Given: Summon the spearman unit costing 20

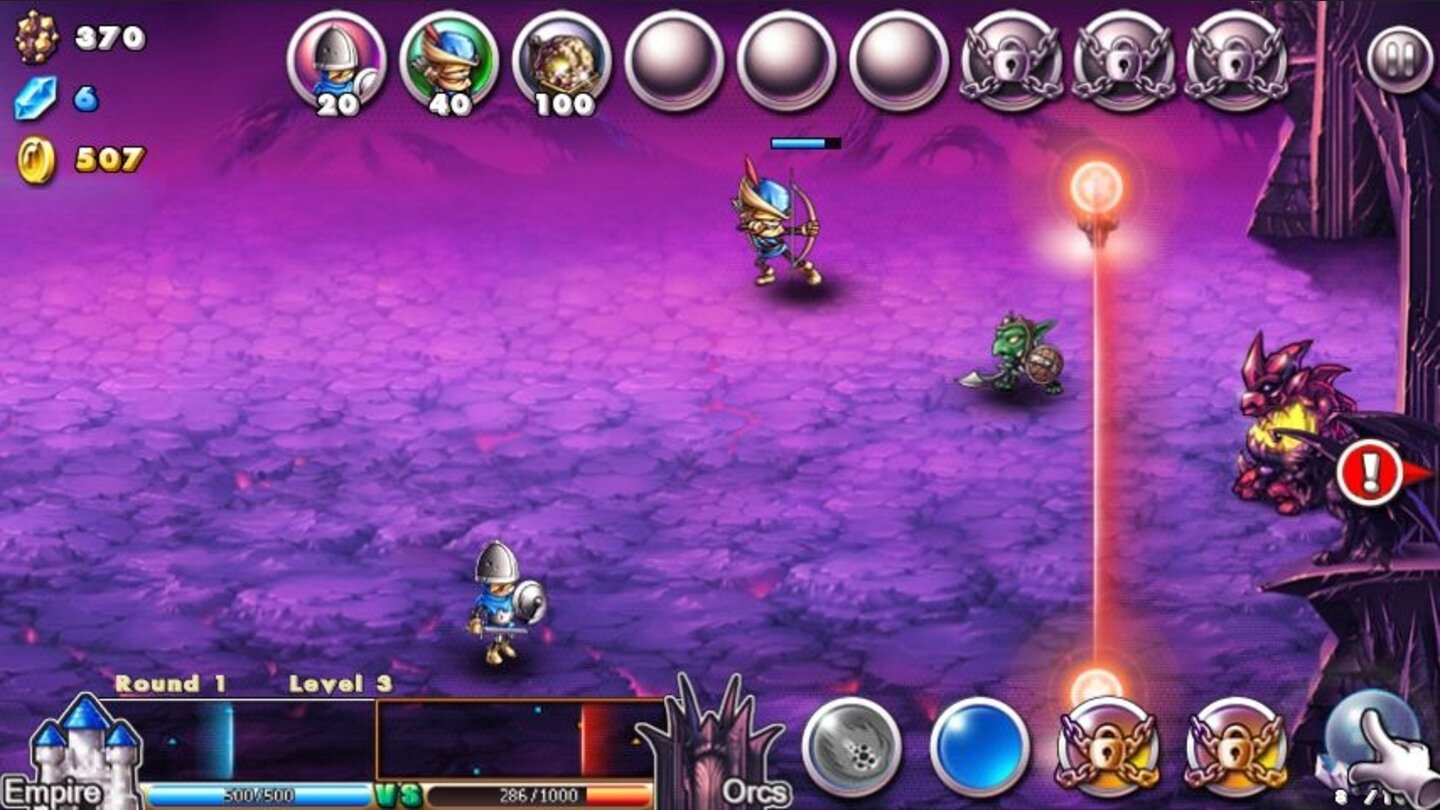Looking at the screenshot, I should click(335, 60).
